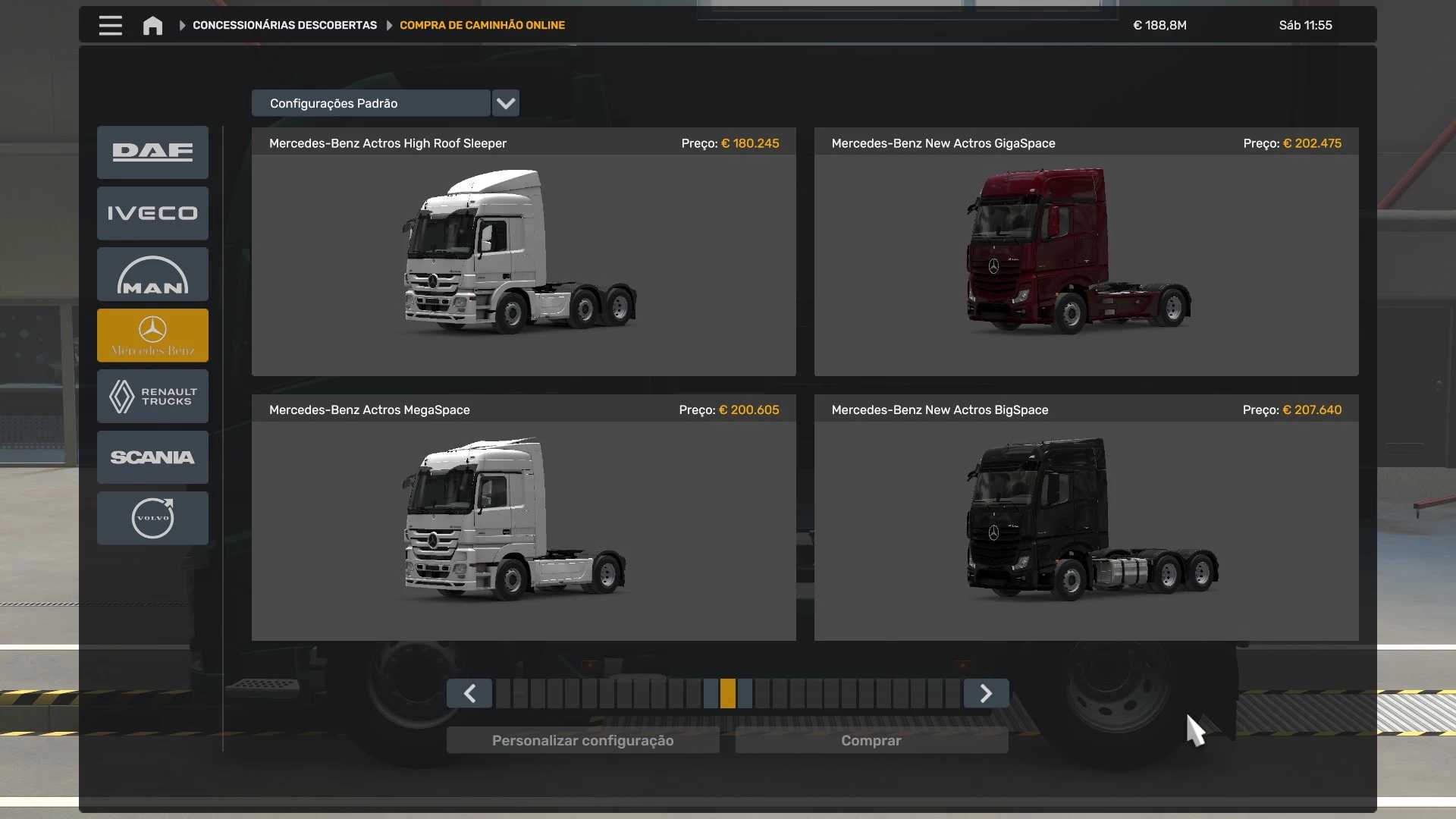Viewport: 1456px width, 819px height.
Task: Switch to the MAN brand tab
Action: coord(152,275)
